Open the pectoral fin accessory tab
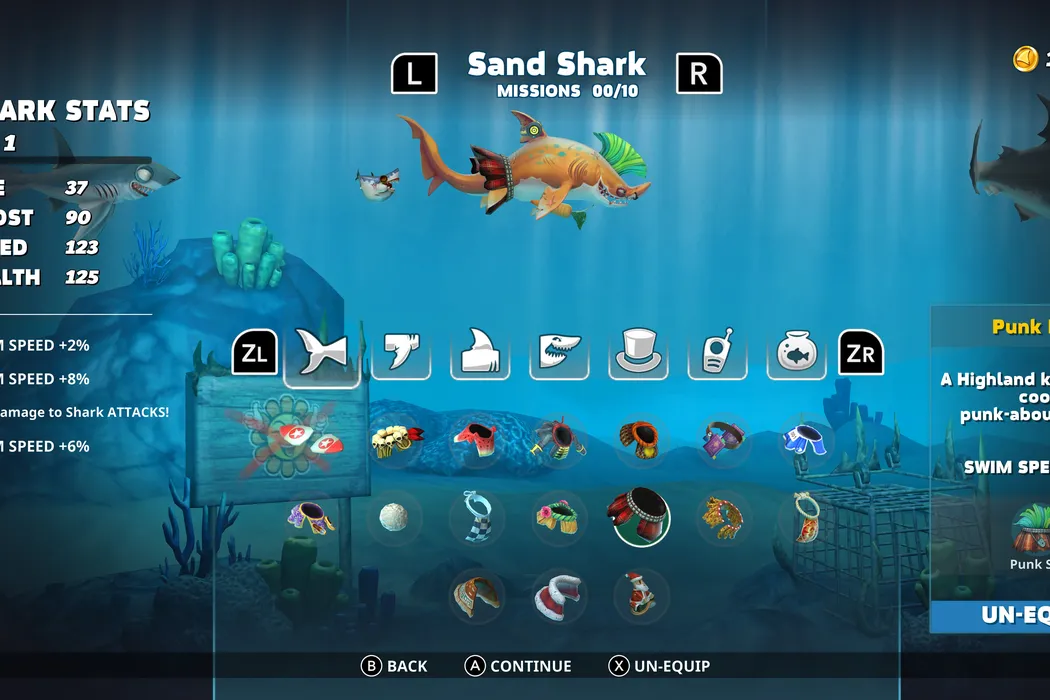This screenshot has width=1050, height=700. click(x=401, y=354)
